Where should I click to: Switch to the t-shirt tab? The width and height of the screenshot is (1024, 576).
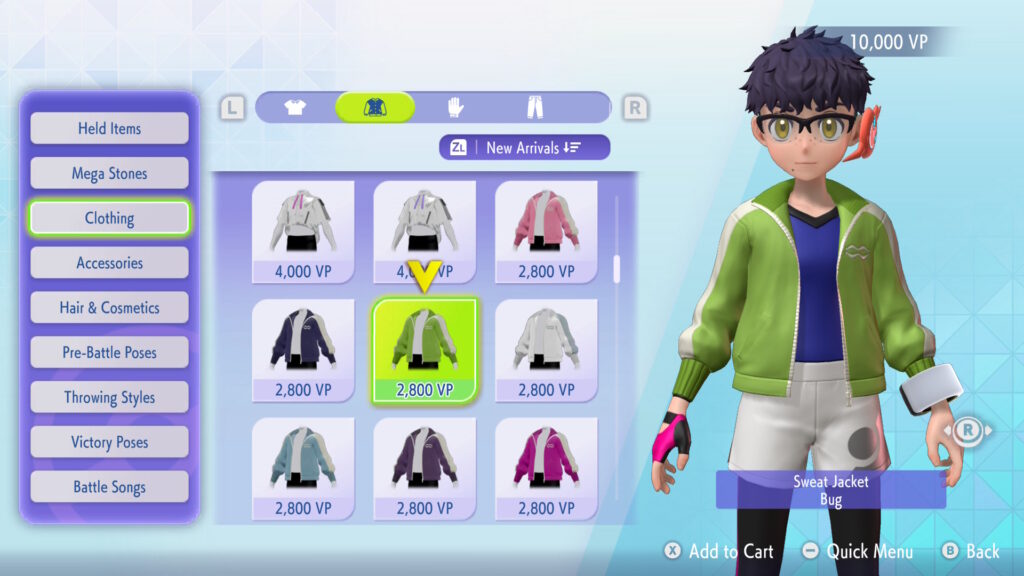click(295, 107)
